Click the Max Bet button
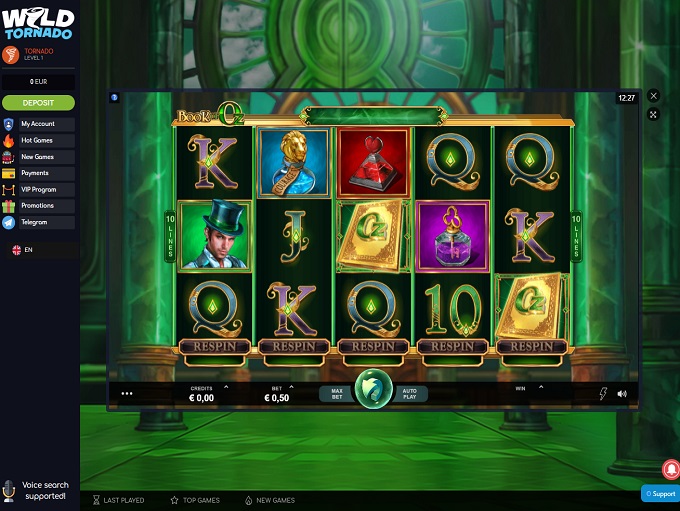680x511 pixels. pyautogui.click(x=337, y=394)
